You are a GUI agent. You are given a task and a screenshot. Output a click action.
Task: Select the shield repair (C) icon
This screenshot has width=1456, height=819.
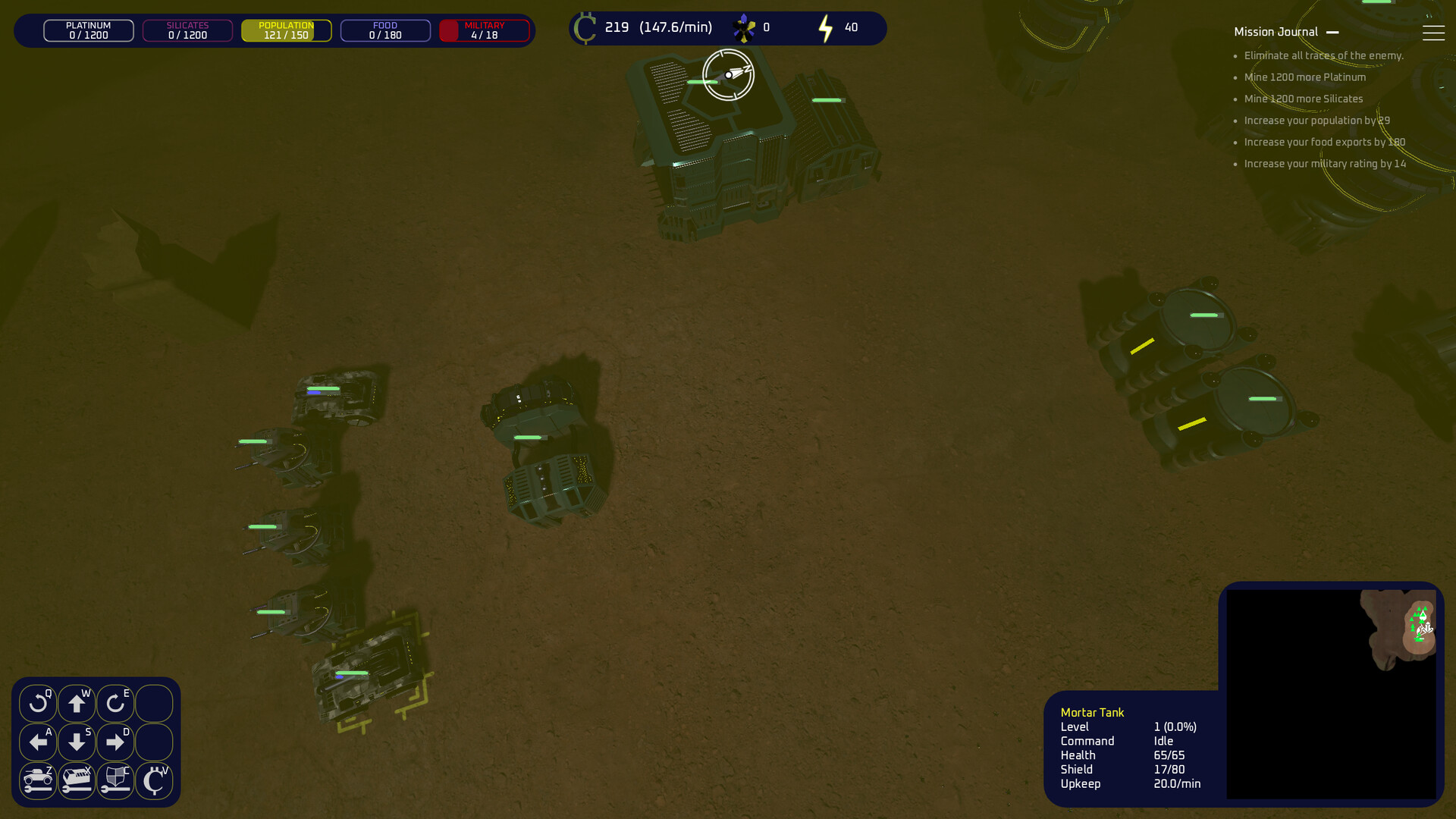point(115,780)
